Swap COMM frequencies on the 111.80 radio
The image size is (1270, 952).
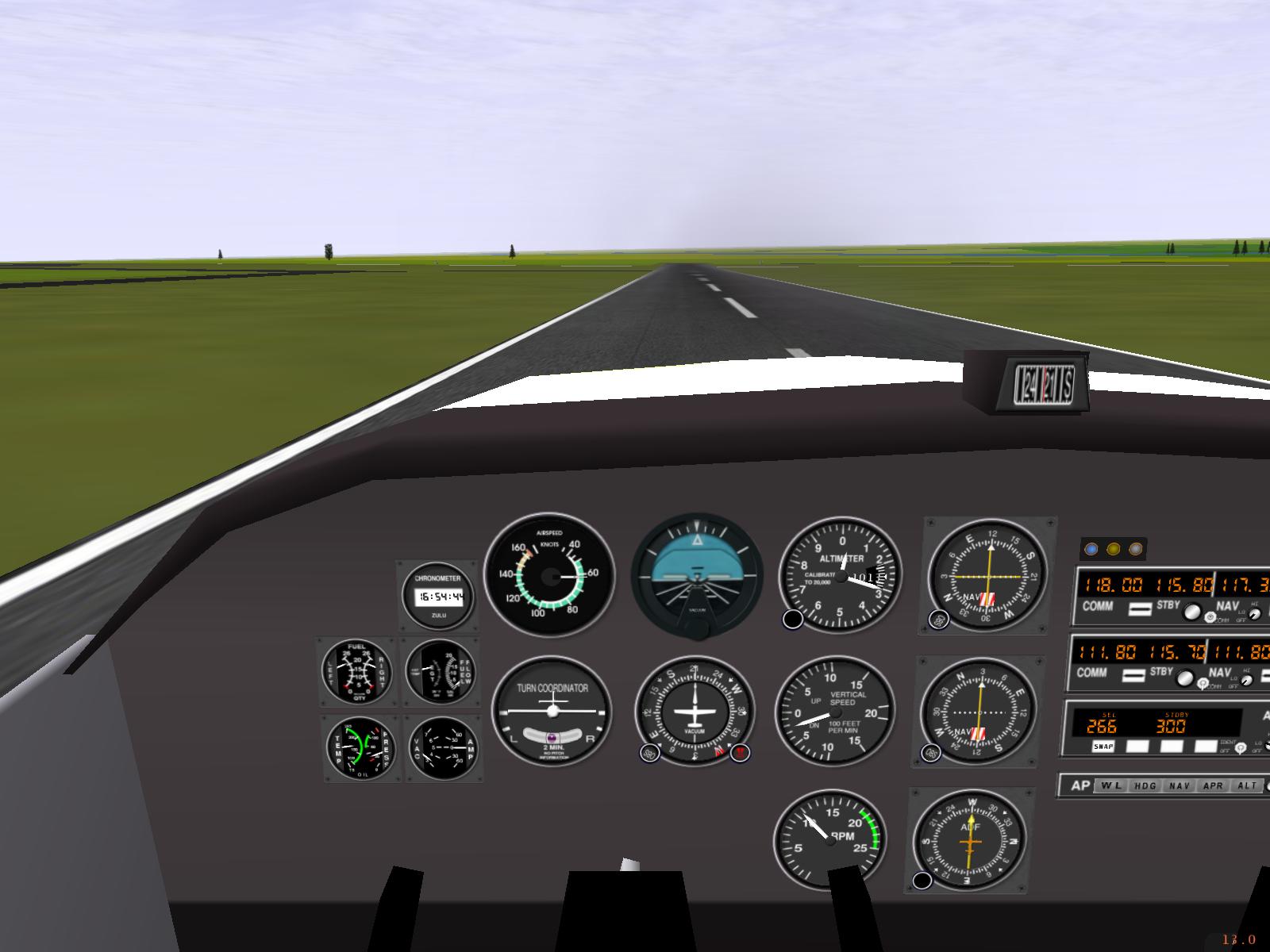click(1135, 675)
